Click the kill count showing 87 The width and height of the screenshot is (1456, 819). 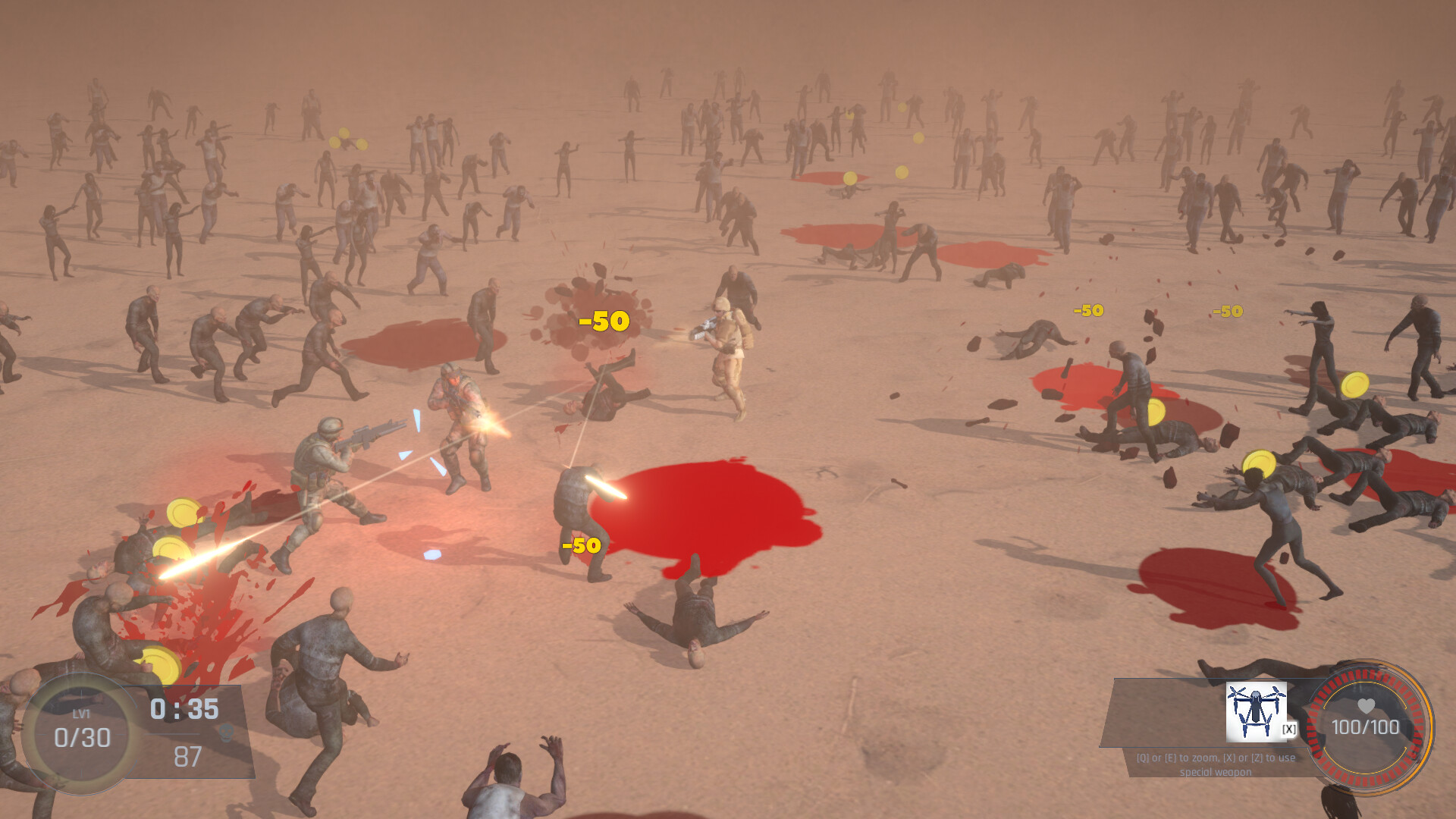click(188, 755)
